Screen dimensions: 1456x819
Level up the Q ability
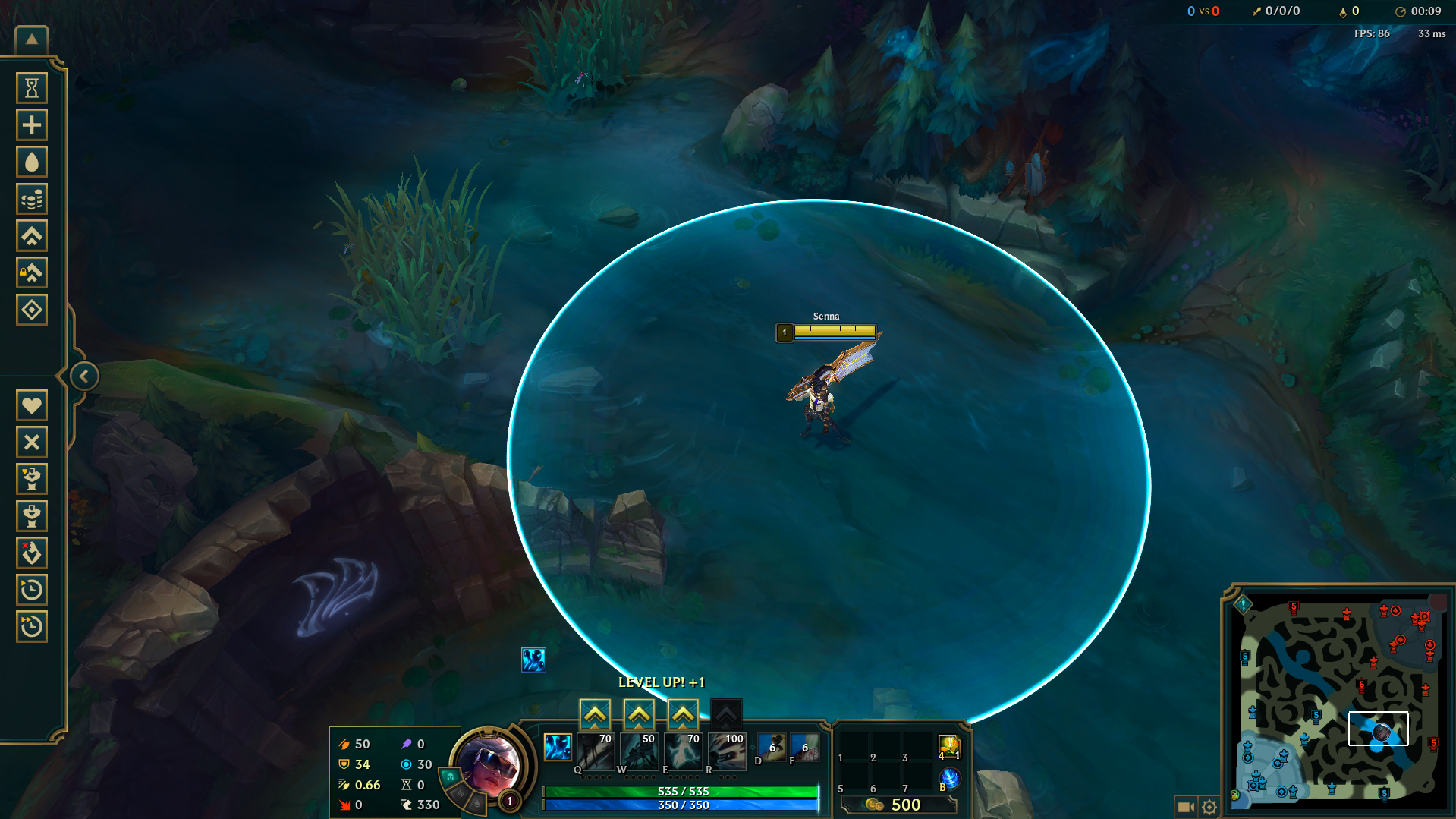click(596, 714)
